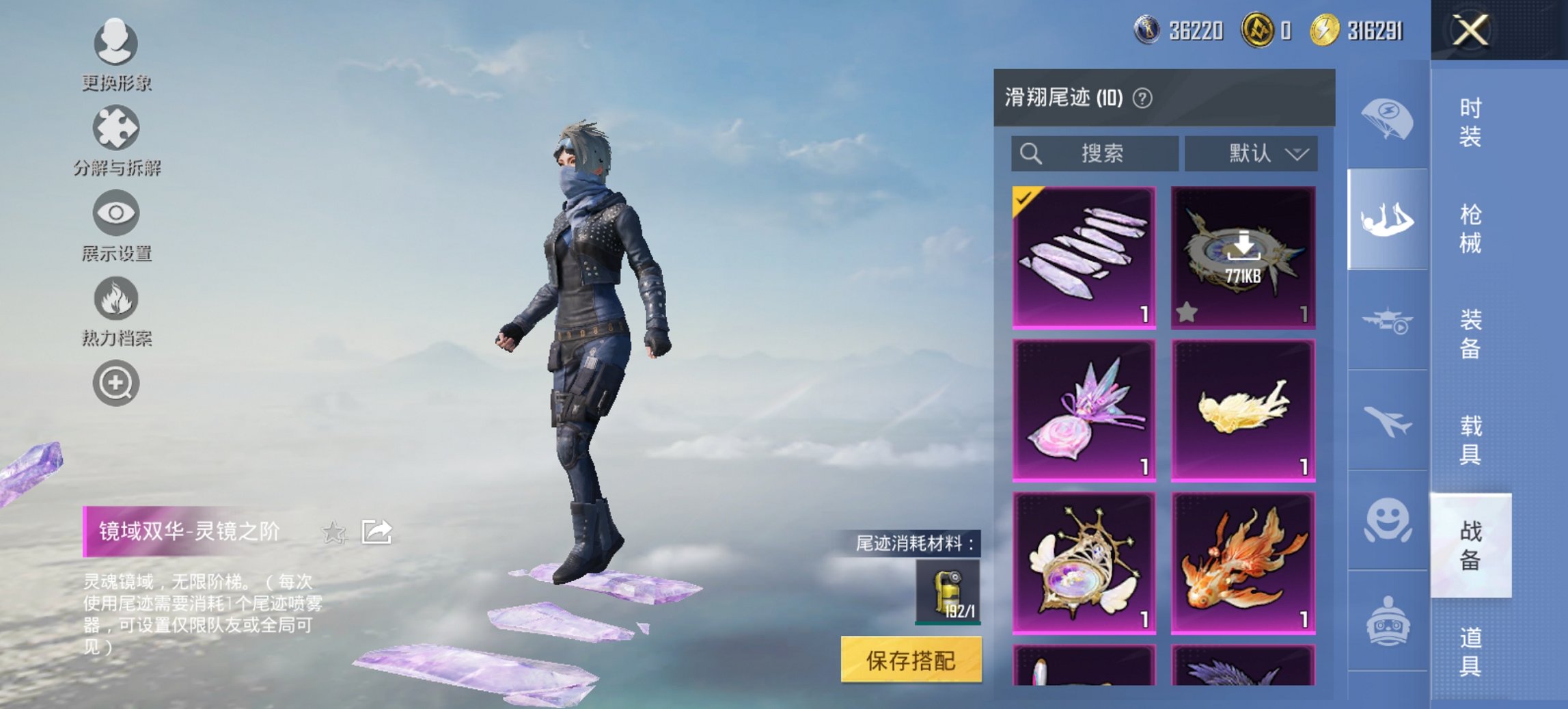
Task: Open the 更换形象 avatar icon
Action: (115, 42)
